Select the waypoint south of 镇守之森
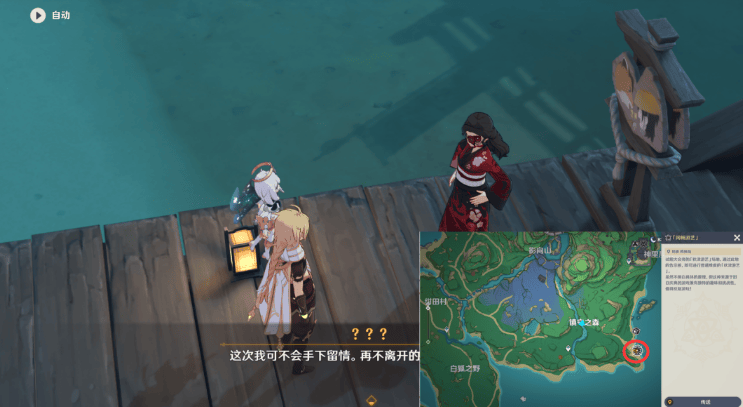 click(x=569, y=348)
